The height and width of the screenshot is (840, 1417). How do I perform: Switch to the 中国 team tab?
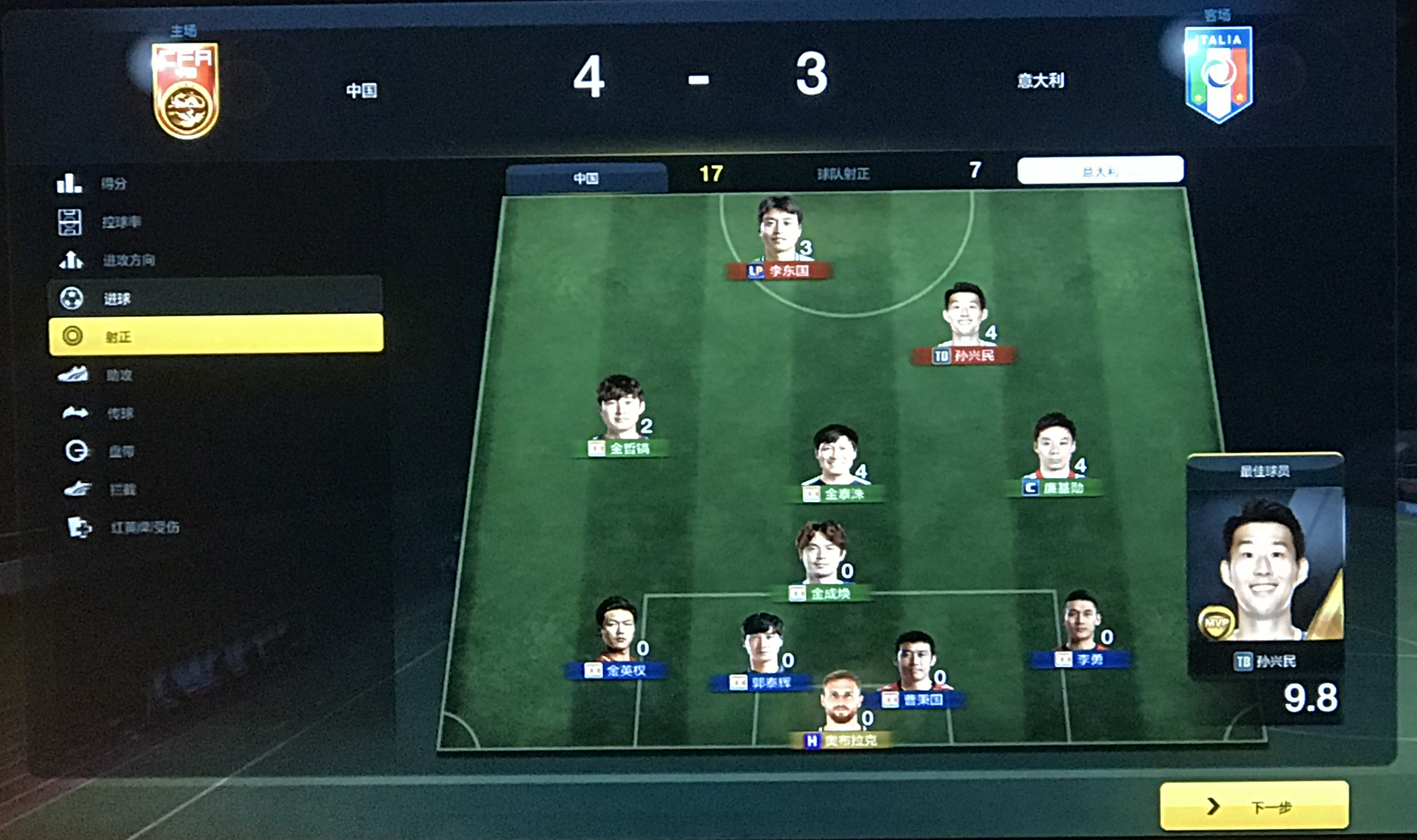[586, 178]
